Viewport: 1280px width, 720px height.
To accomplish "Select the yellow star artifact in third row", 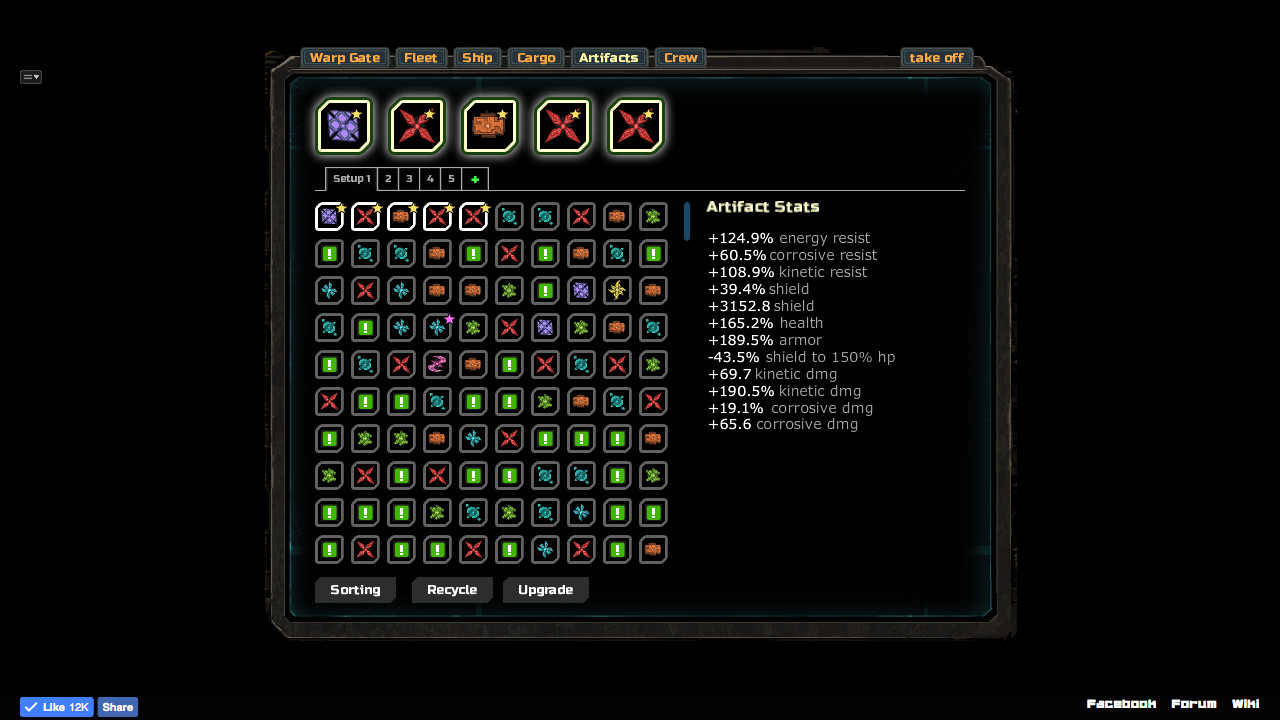I will (617, 290).
